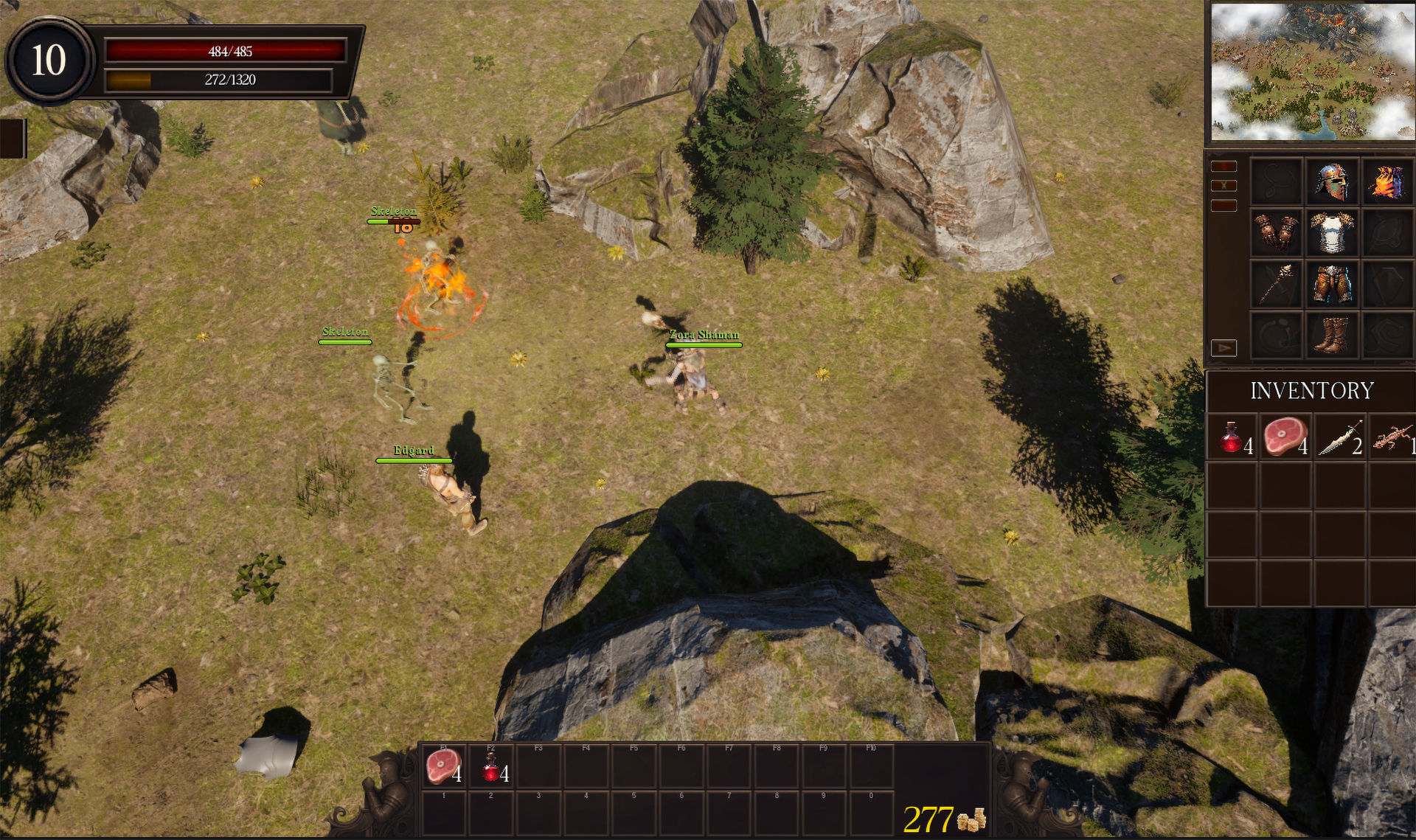Select the equipped chest armor
This screenshot has height=840, width=1416.
pyautogui.click(x=1331, y=232)
